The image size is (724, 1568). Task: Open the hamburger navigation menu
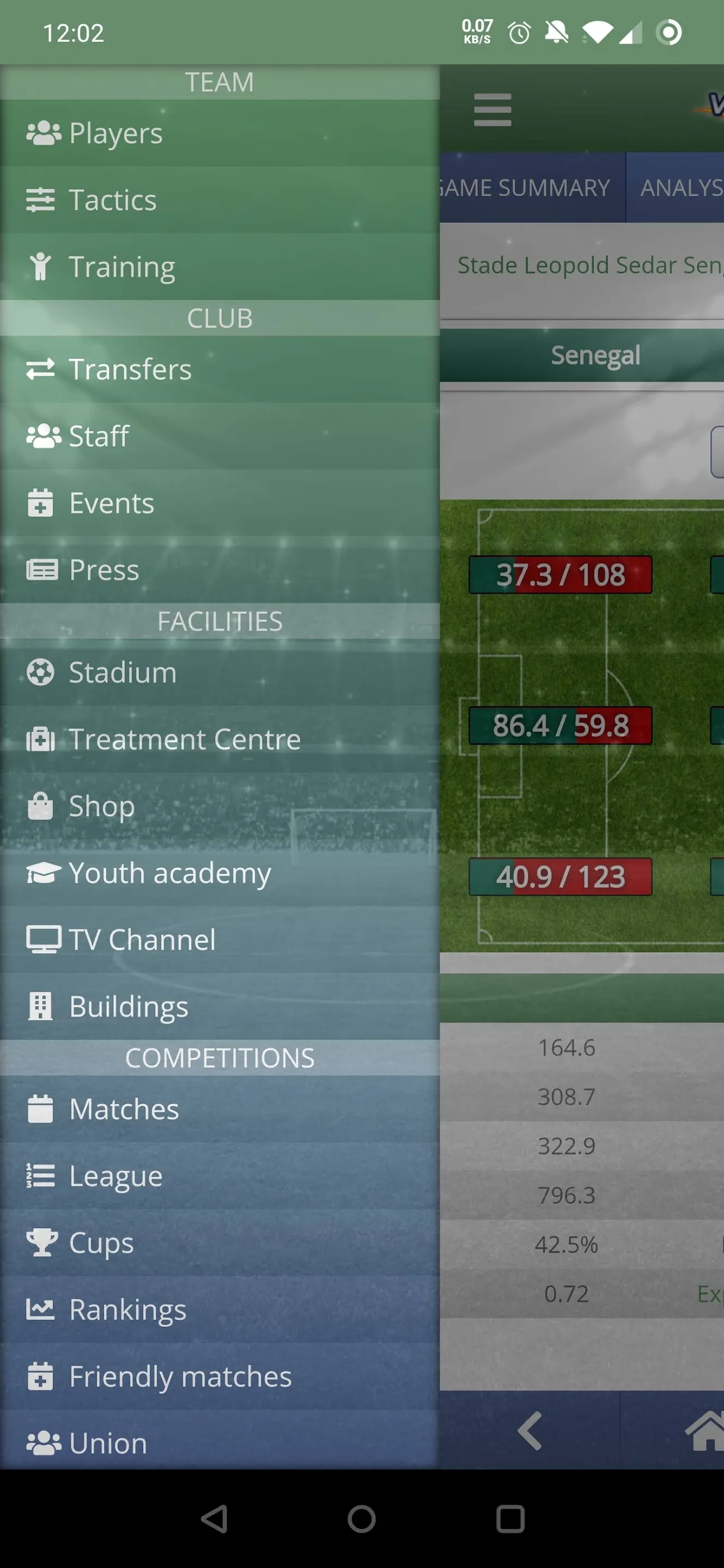(x=492, y=109)
